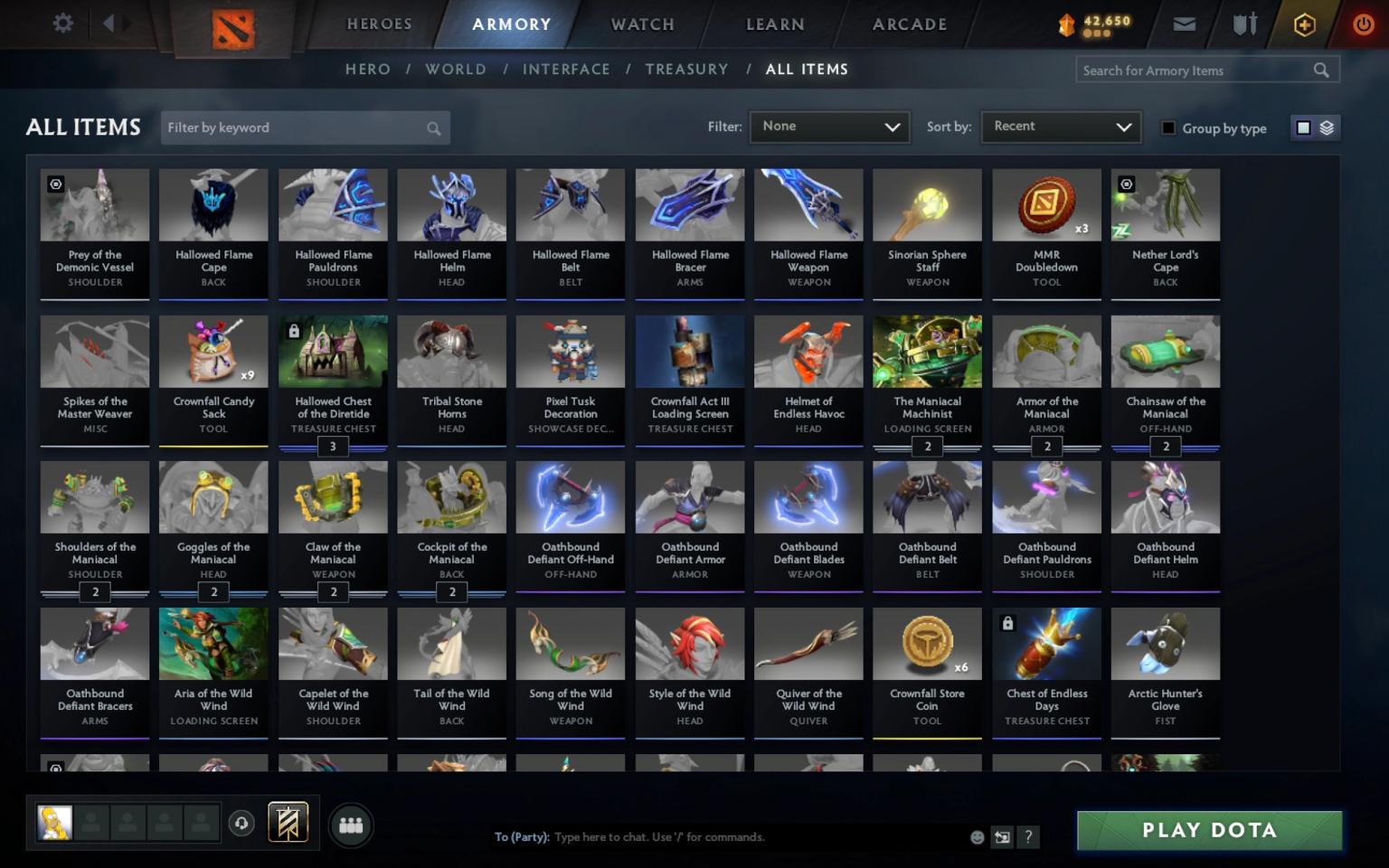Click the help question mark icon near chat
Viewport: 1389px width, 868px height.
(x=1028, y=837)
